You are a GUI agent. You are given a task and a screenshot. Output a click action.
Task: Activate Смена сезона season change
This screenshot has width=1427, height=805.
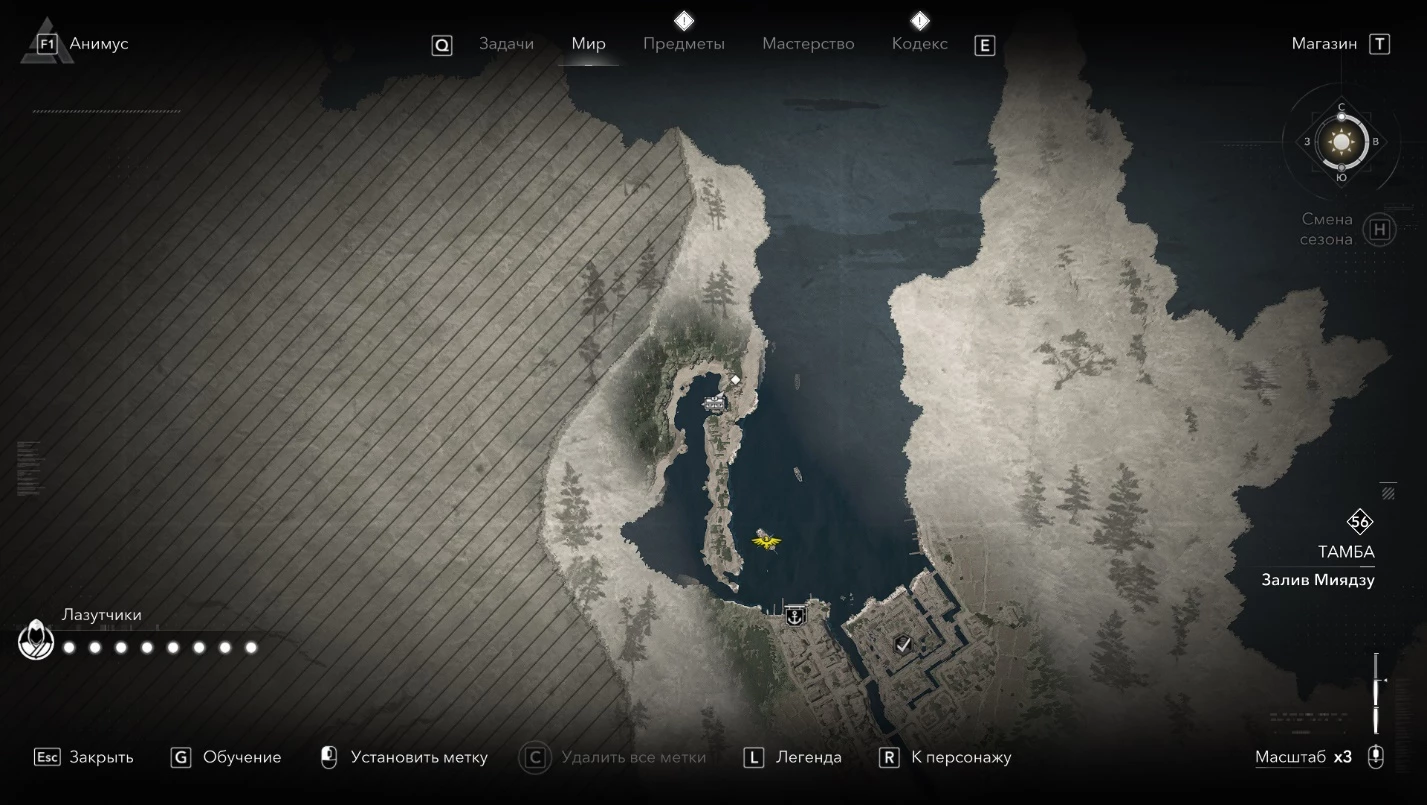(1379, 229)
